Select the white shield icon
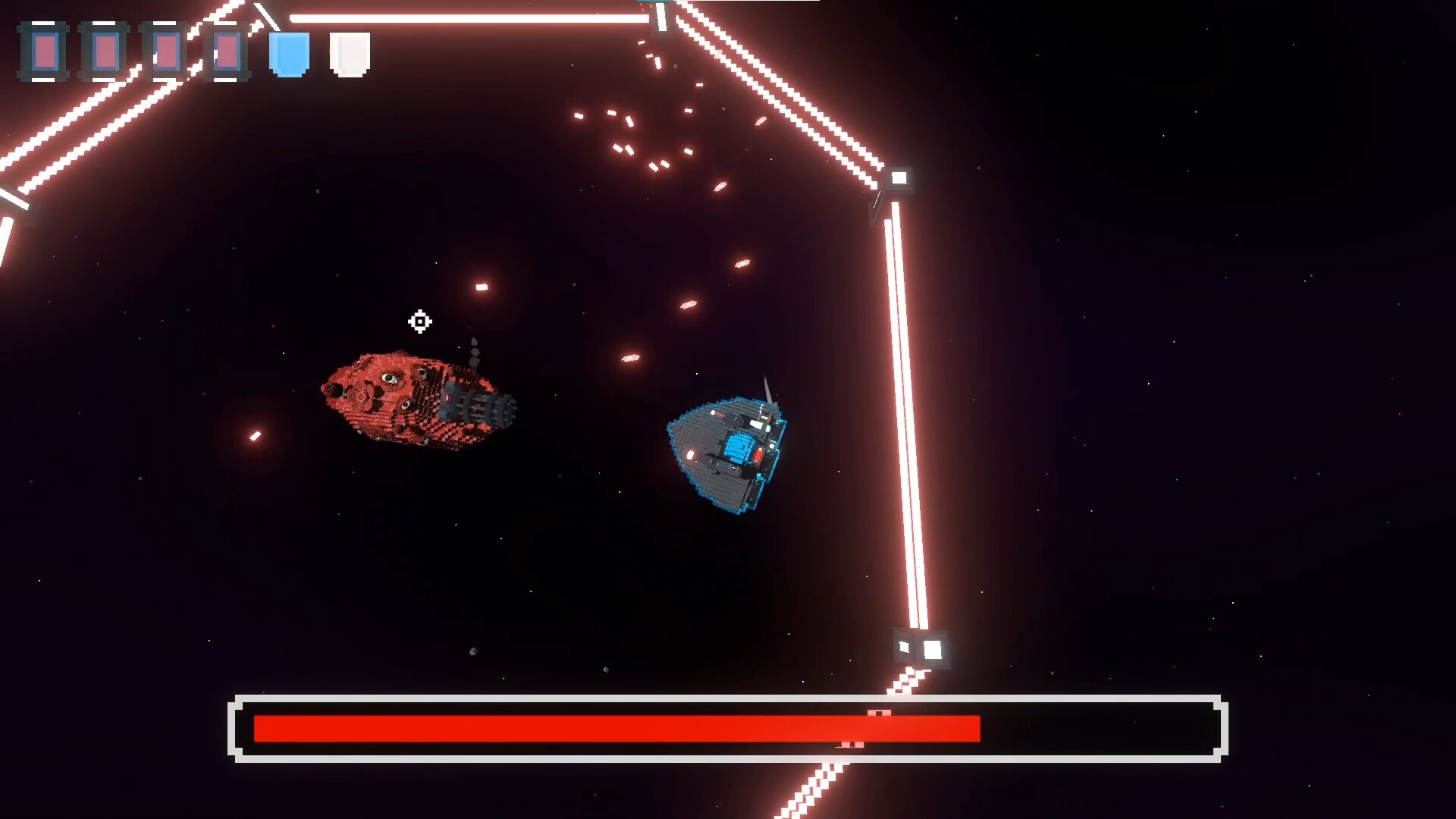This screenshot has width=1456, height=819. [x=350, y=54]
